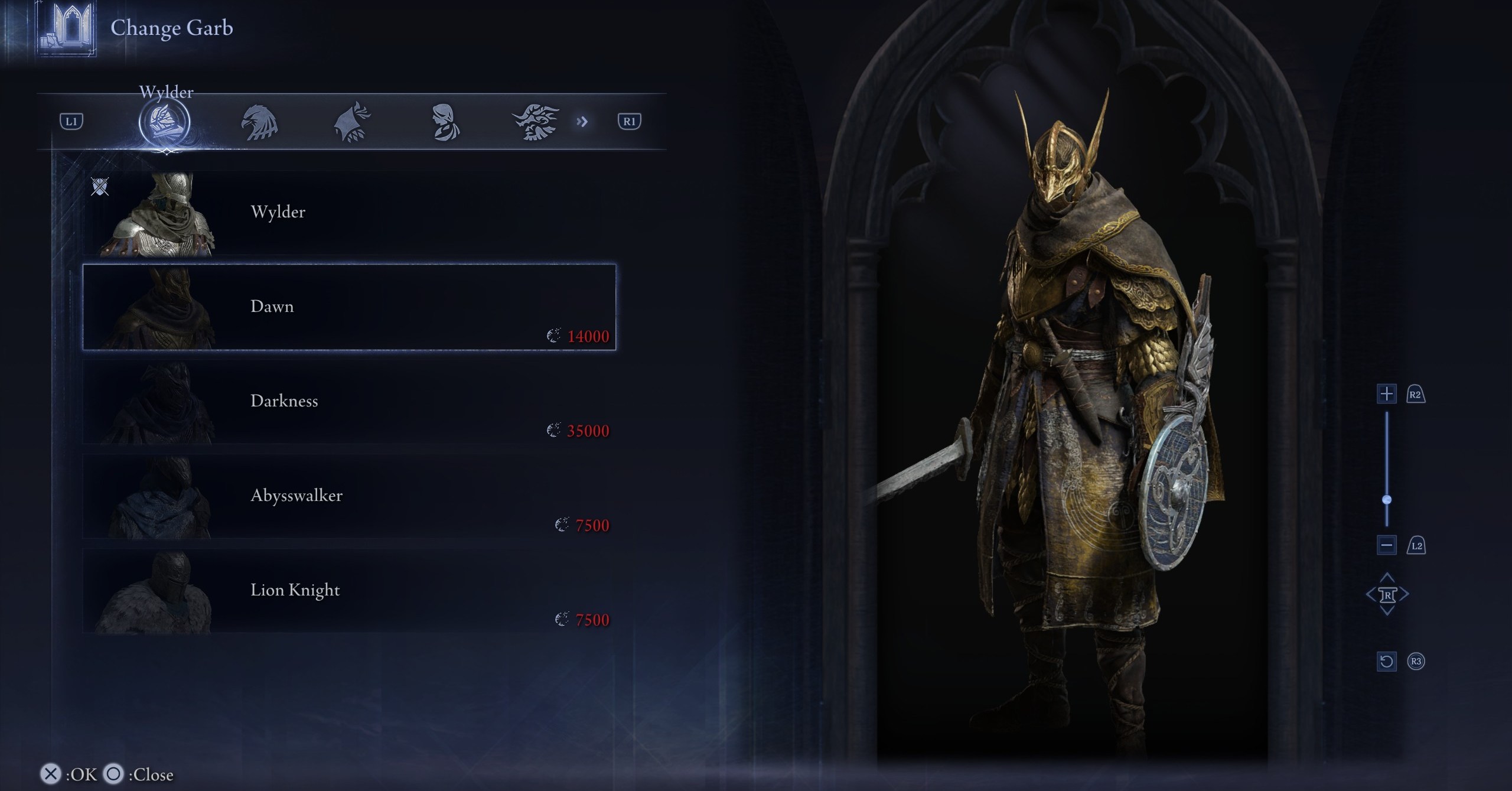Choose the Dawn garb costing 14000
This screenshot has height=791, width=1512.
tap(348, 307)
